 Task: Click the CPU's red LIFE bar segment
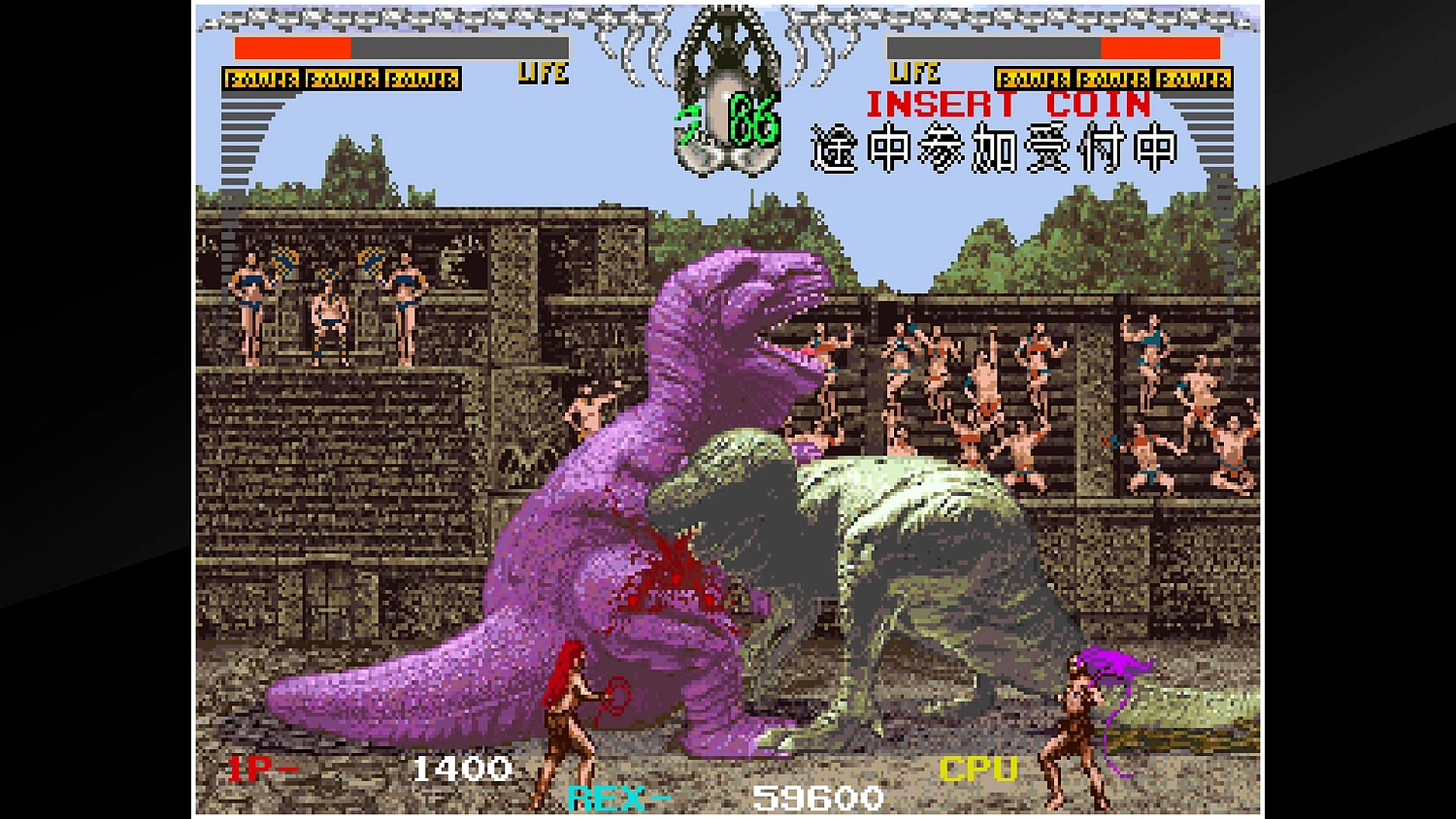[1160, 46]
